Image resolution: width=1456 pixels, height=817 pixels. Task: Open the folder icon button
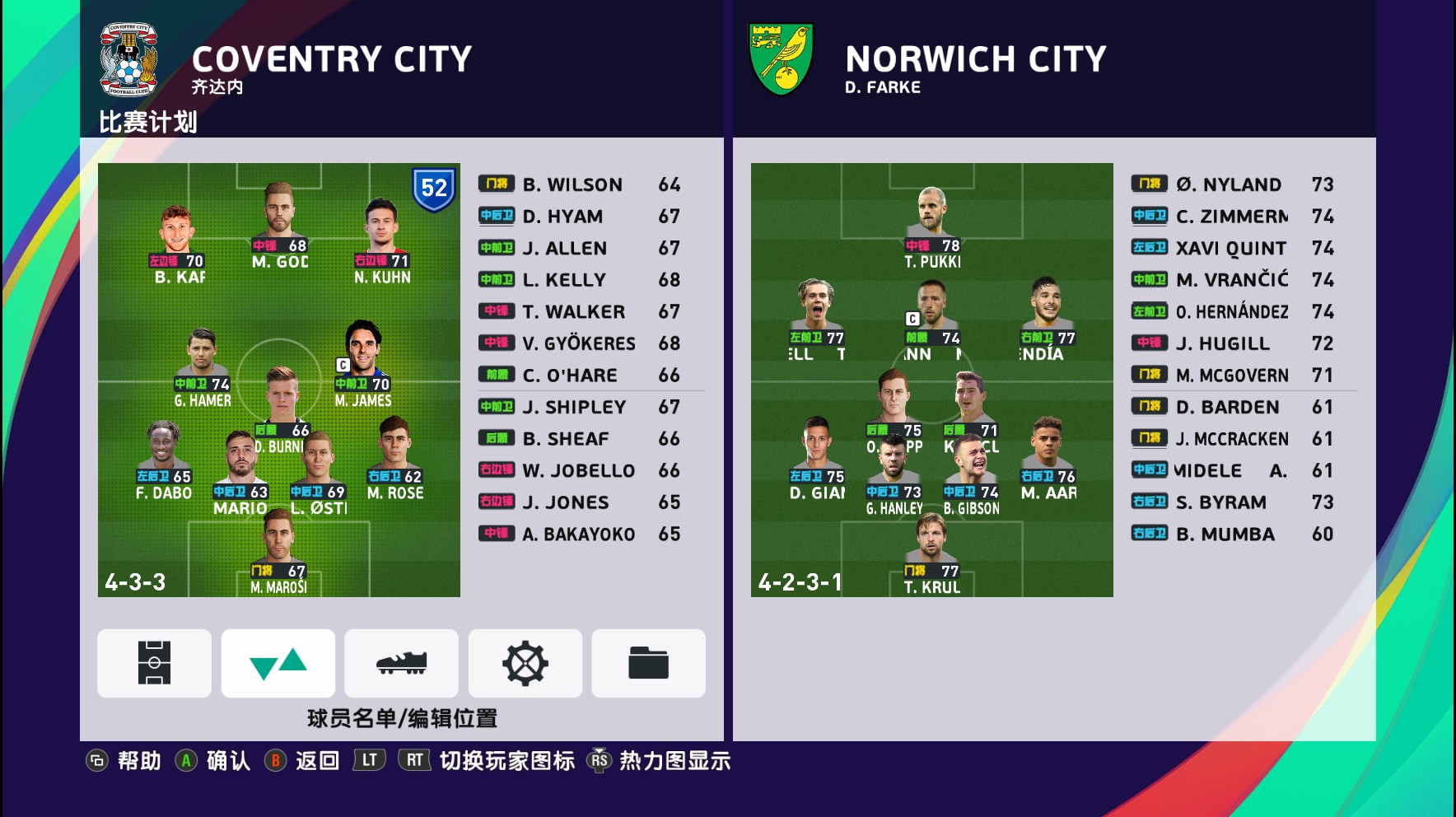pos(648,663)
